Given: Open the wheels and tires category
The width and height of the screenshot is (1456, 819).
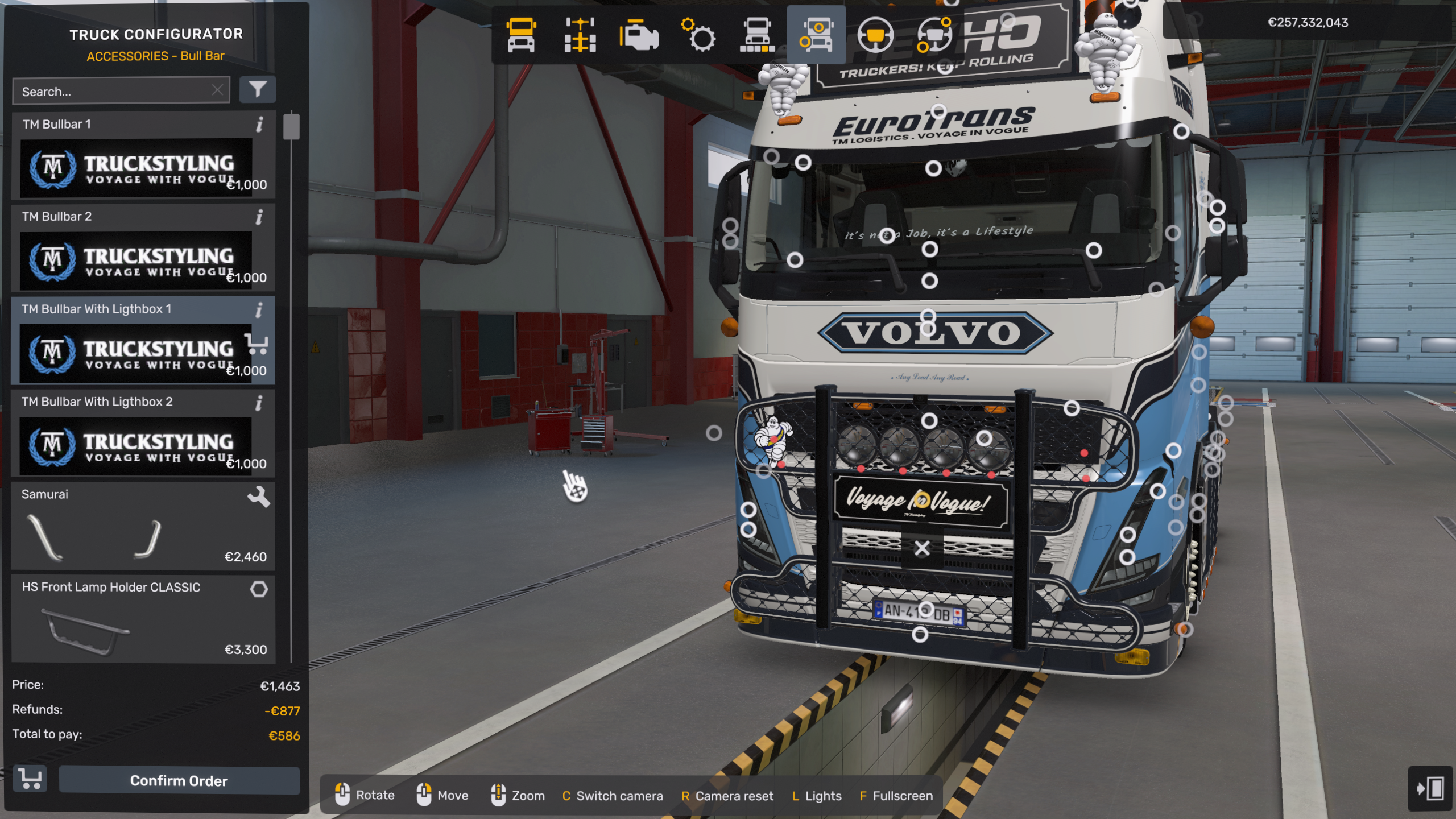Looking at the screenshot, I should (757, 35).
